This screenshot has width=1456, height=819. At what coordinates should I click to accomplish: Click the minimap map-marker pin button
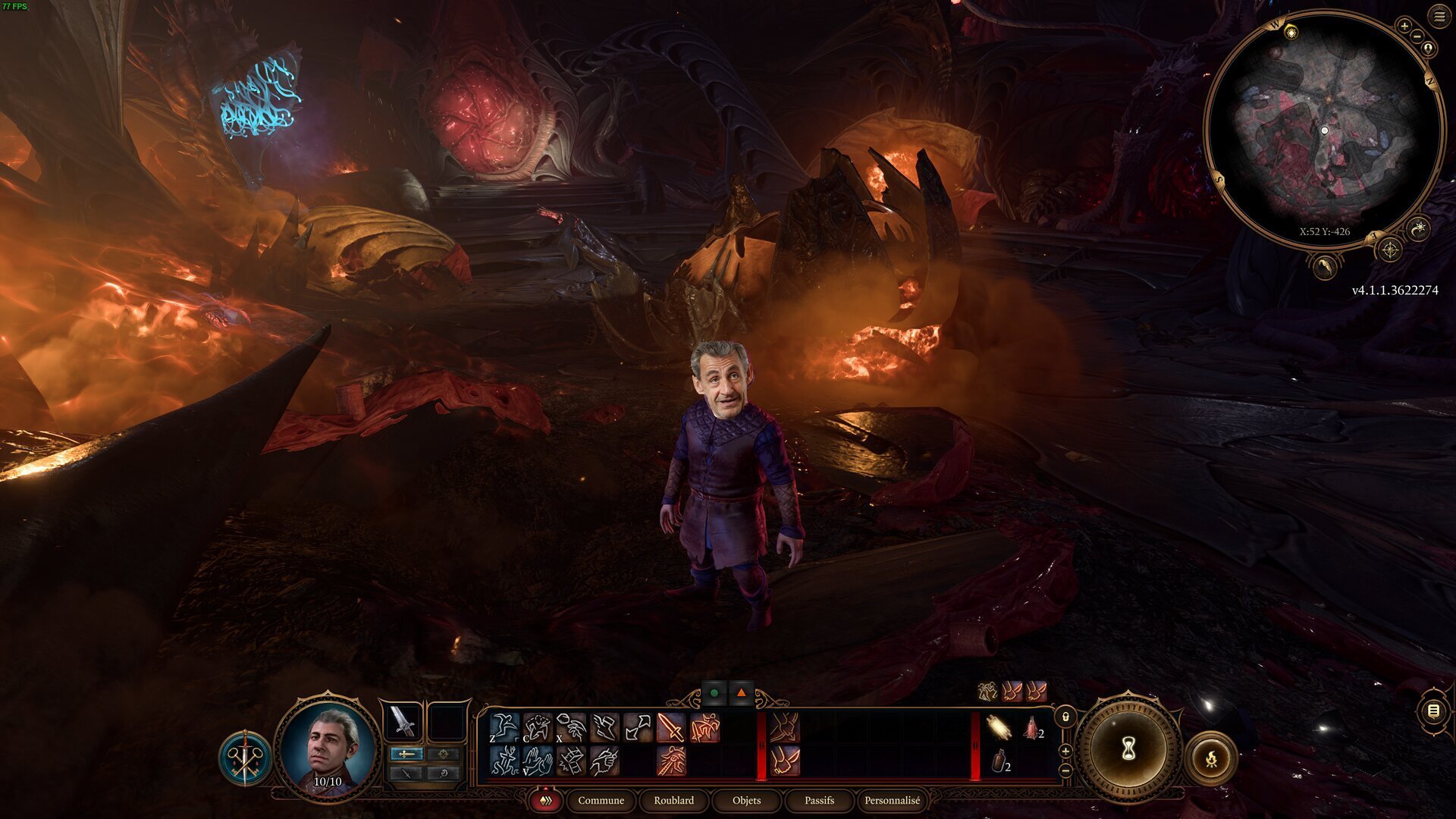[x=1429, y=49]
